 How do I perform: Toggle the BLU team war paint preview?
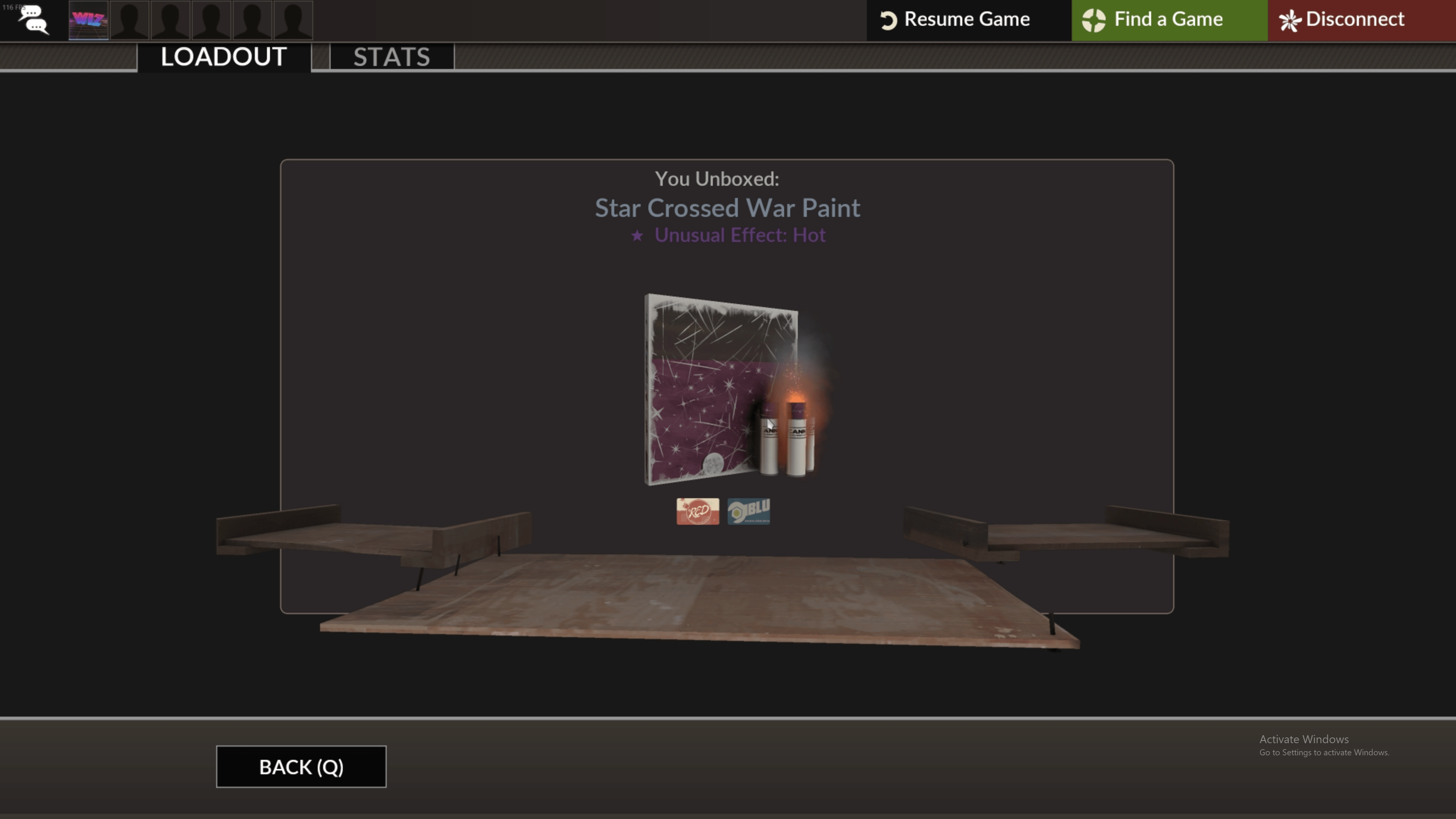tap(748, 510)
